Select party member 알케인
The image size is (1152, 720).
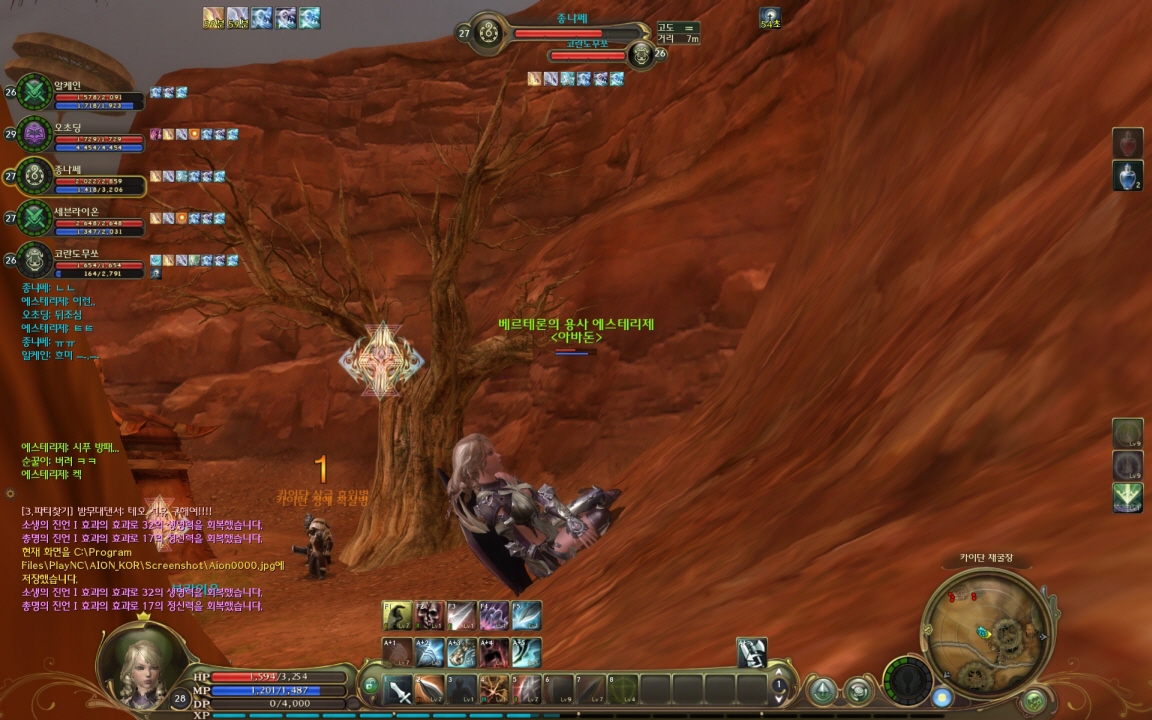coord(36,93)
